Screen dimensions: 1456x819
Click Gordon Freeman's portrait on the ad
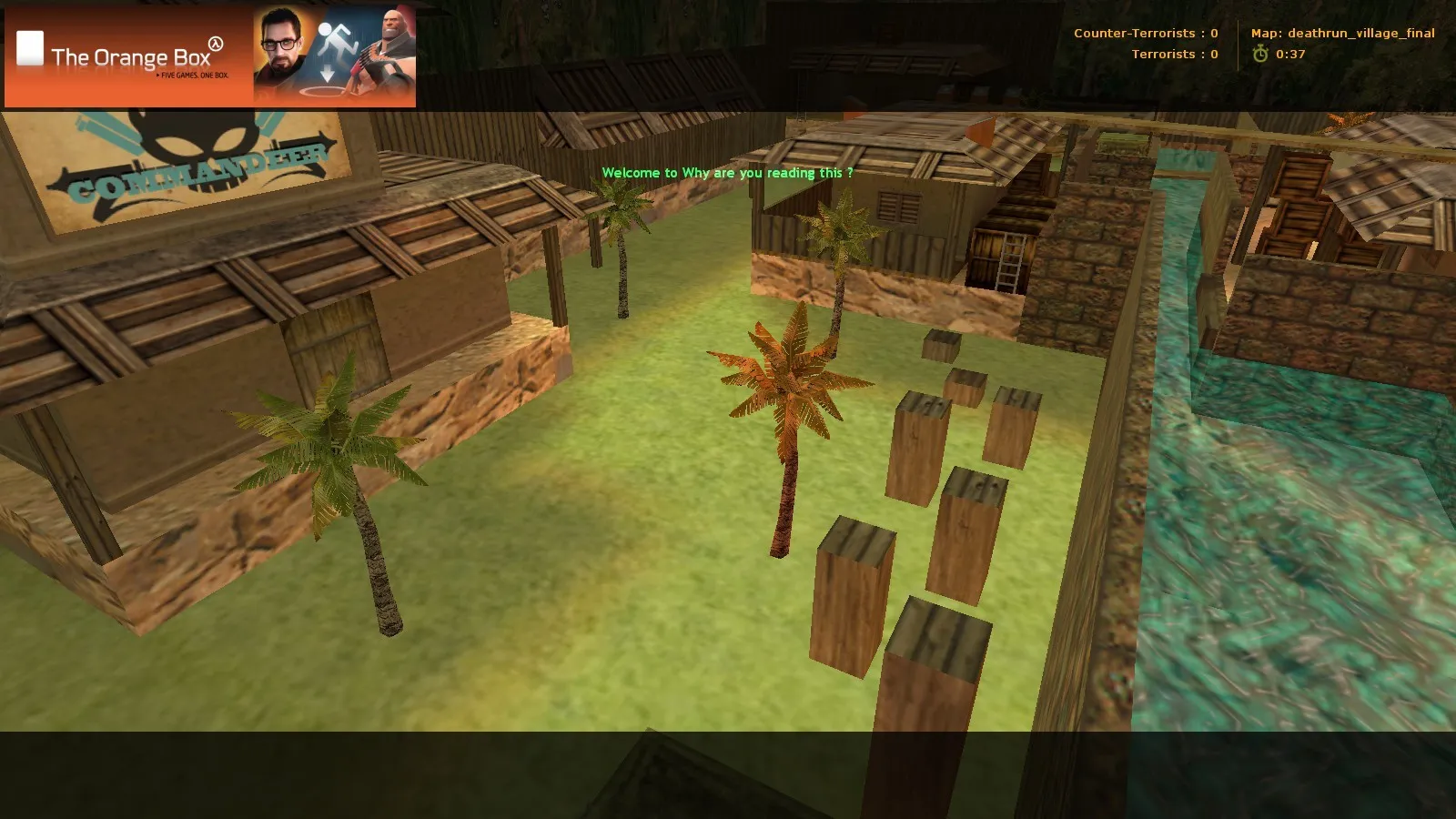[282, 42]
